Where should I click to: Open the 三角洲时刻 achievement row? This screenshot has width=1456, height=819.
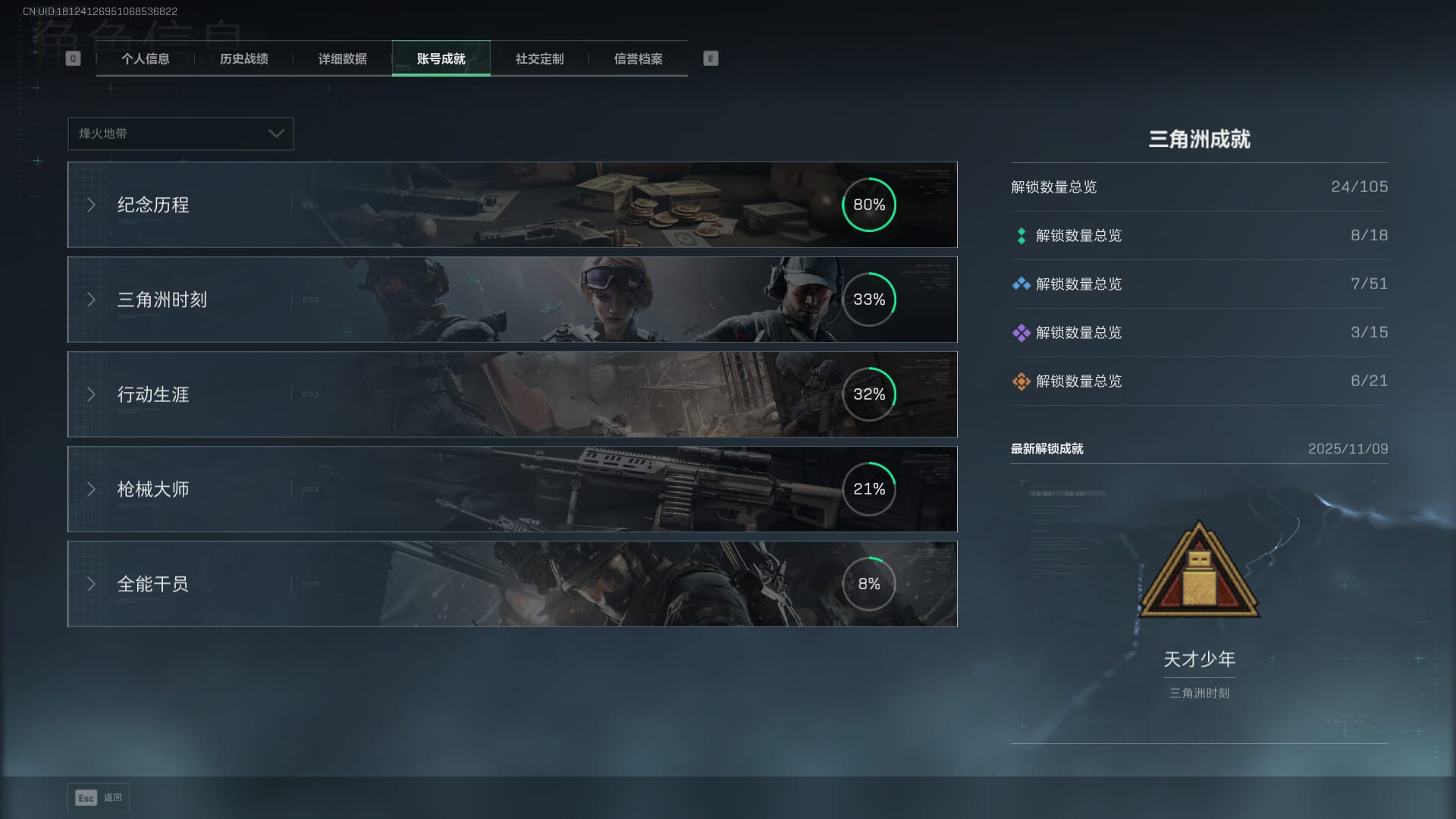(512, 300)
